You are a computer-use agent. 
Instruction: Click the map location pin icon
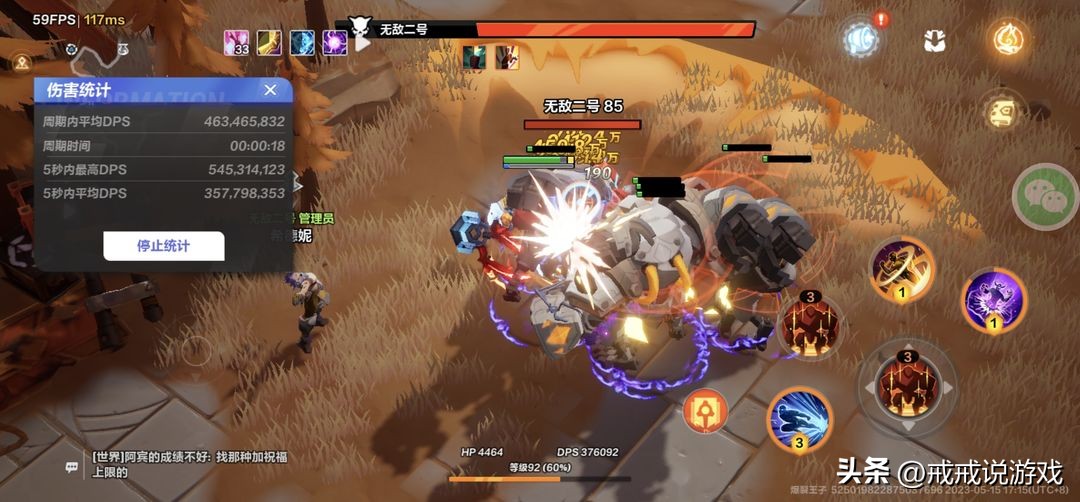[22, 62]
